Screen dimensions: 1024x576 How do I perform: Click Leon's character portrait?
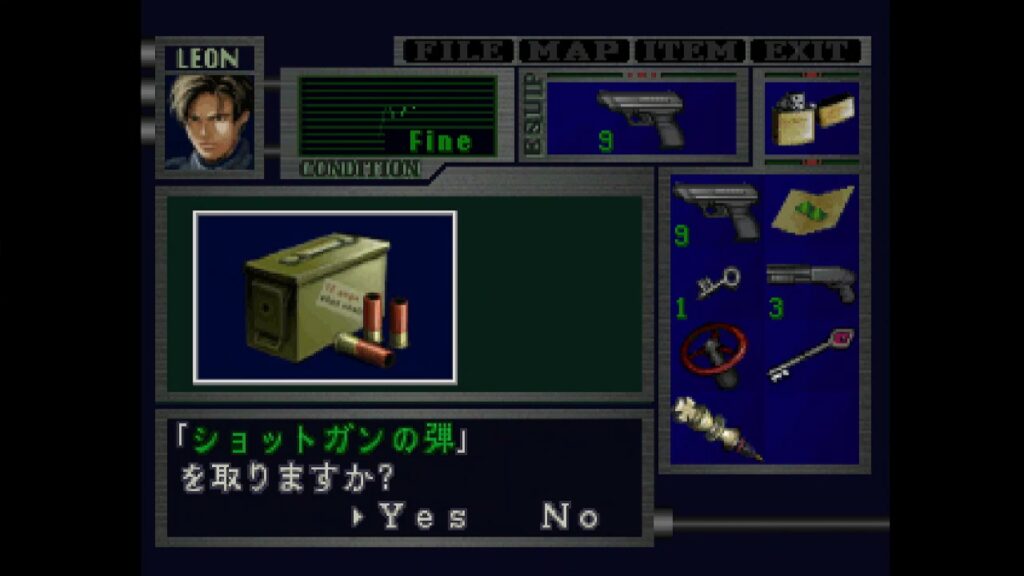point(210,121)
